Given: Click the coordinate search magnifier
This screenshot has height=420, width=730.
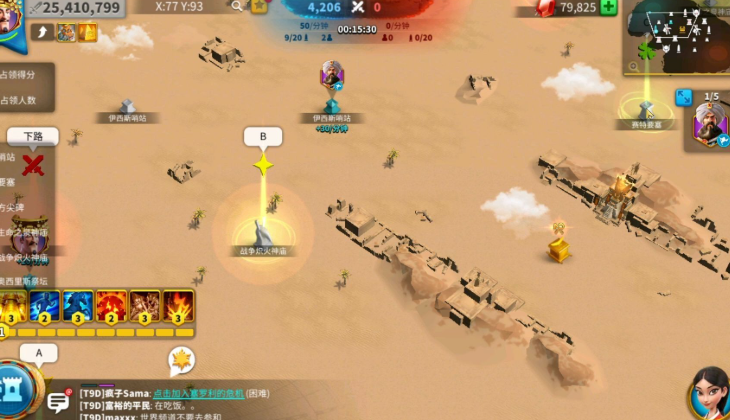Looking at the screenshot, I should click(x=238, y=6).
